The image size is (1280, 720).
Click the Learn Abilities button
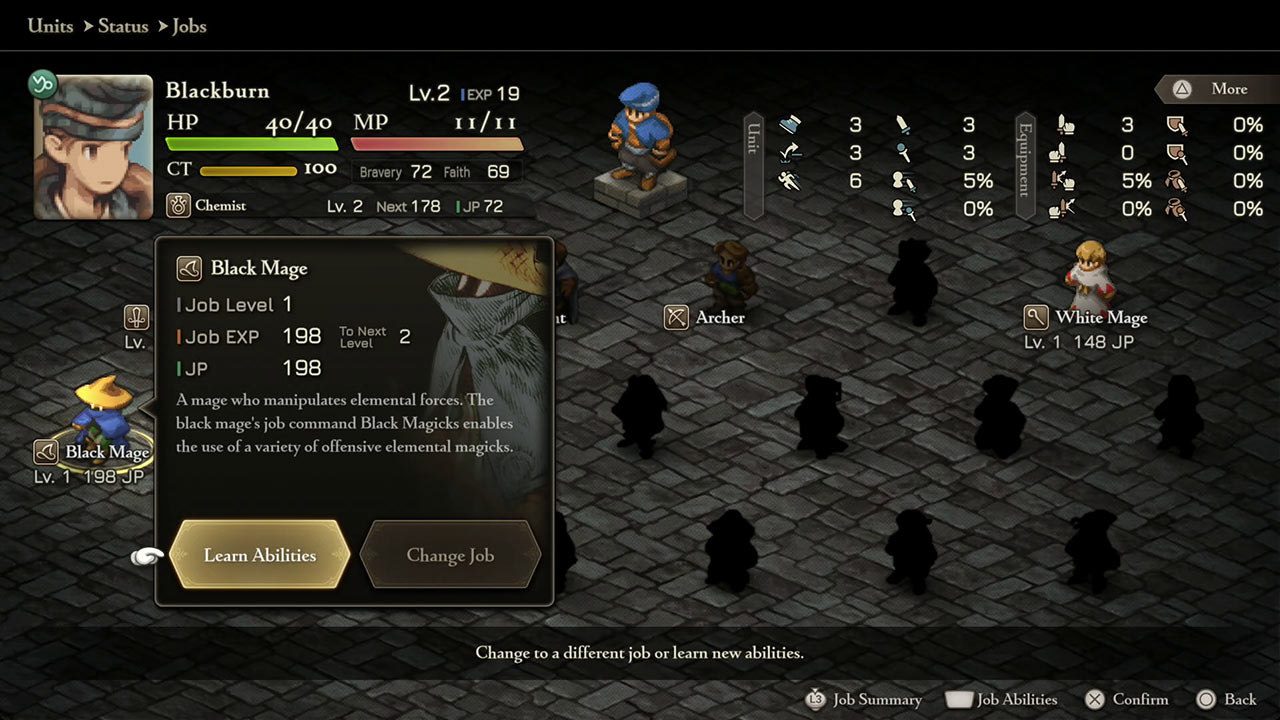258,554
